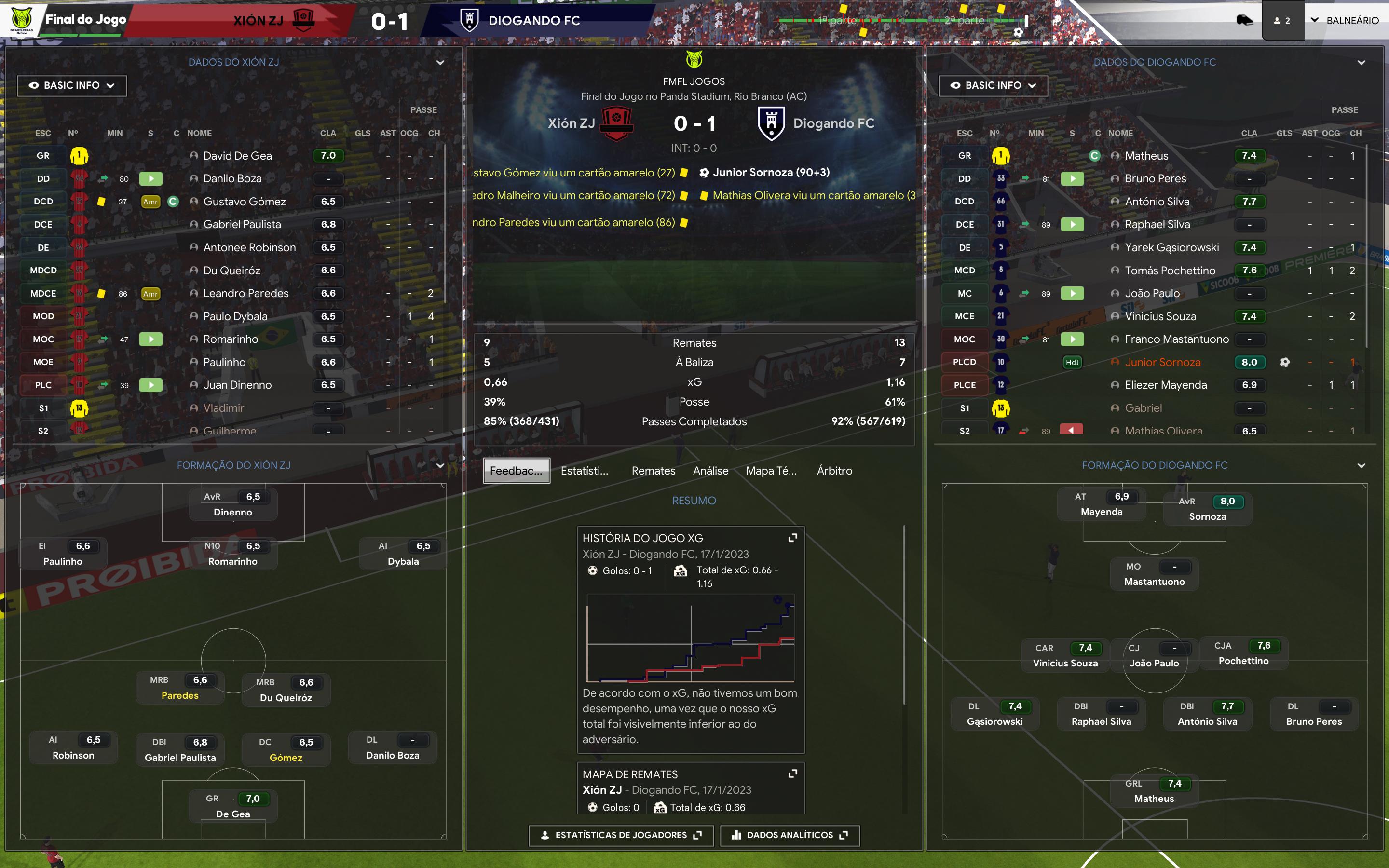Expand the Mapa de Remates panel
Viewport: 1389px width, 868px height.
pyautogui.click(x=793, y=774)
